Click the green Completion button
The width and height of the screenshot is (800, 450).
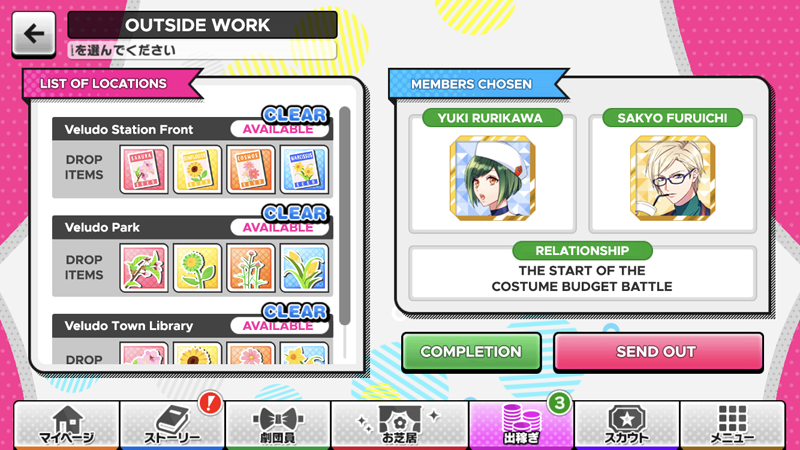point(471,352)
